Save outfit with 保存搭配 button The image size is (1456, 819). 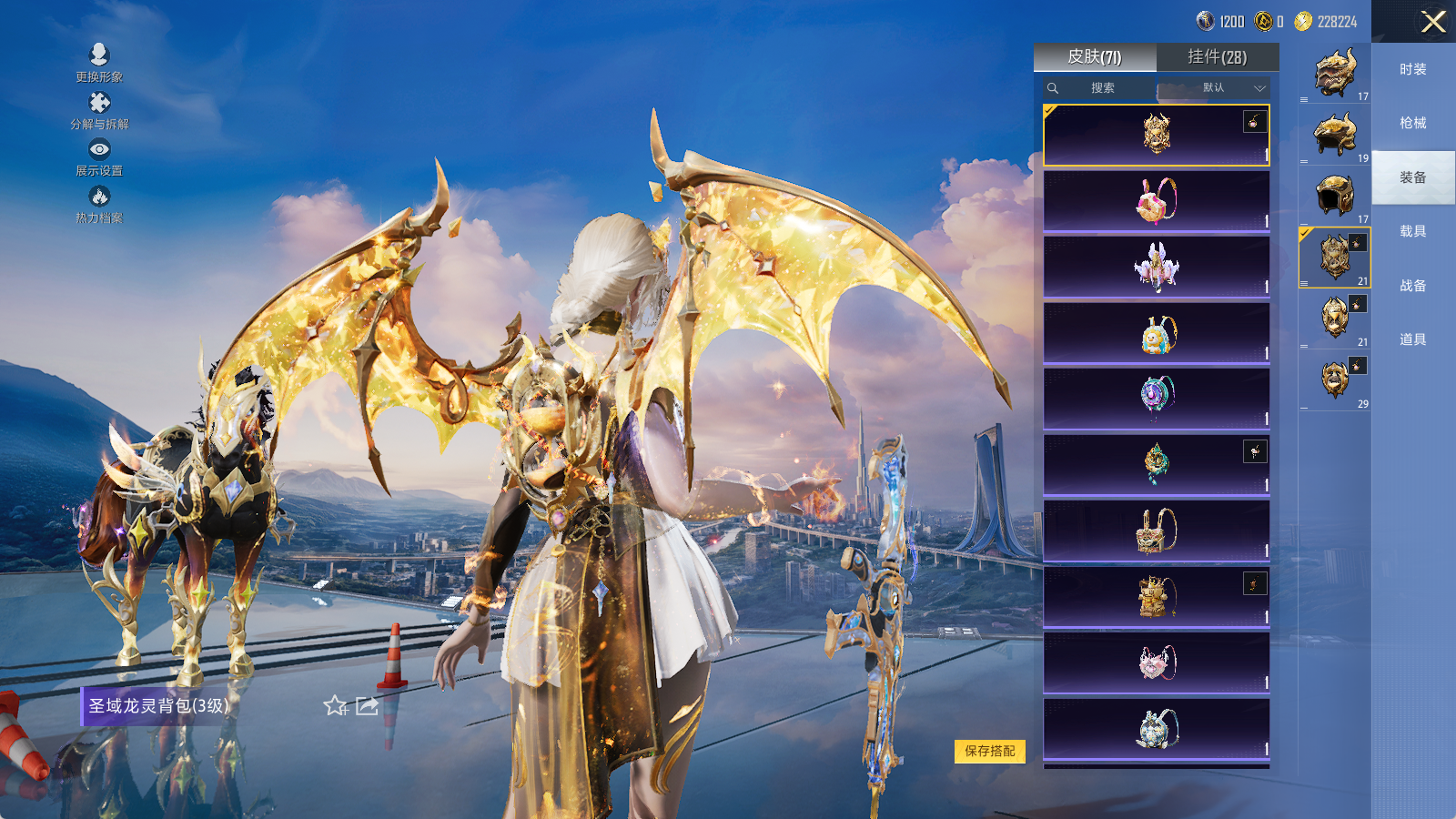(990, 751)
